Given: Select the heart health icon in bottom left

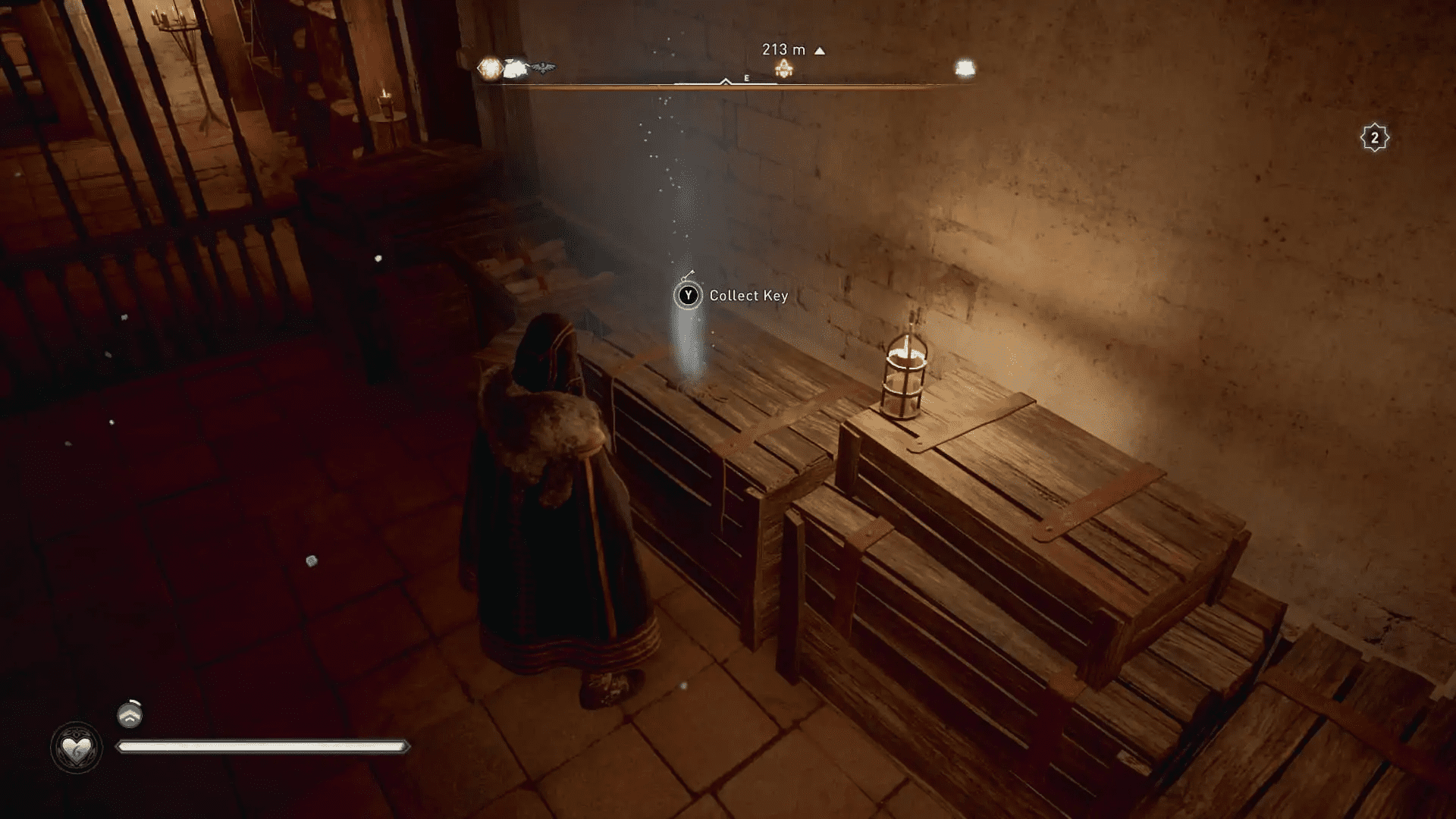Looking at the screenshot, I should point(77,746).
